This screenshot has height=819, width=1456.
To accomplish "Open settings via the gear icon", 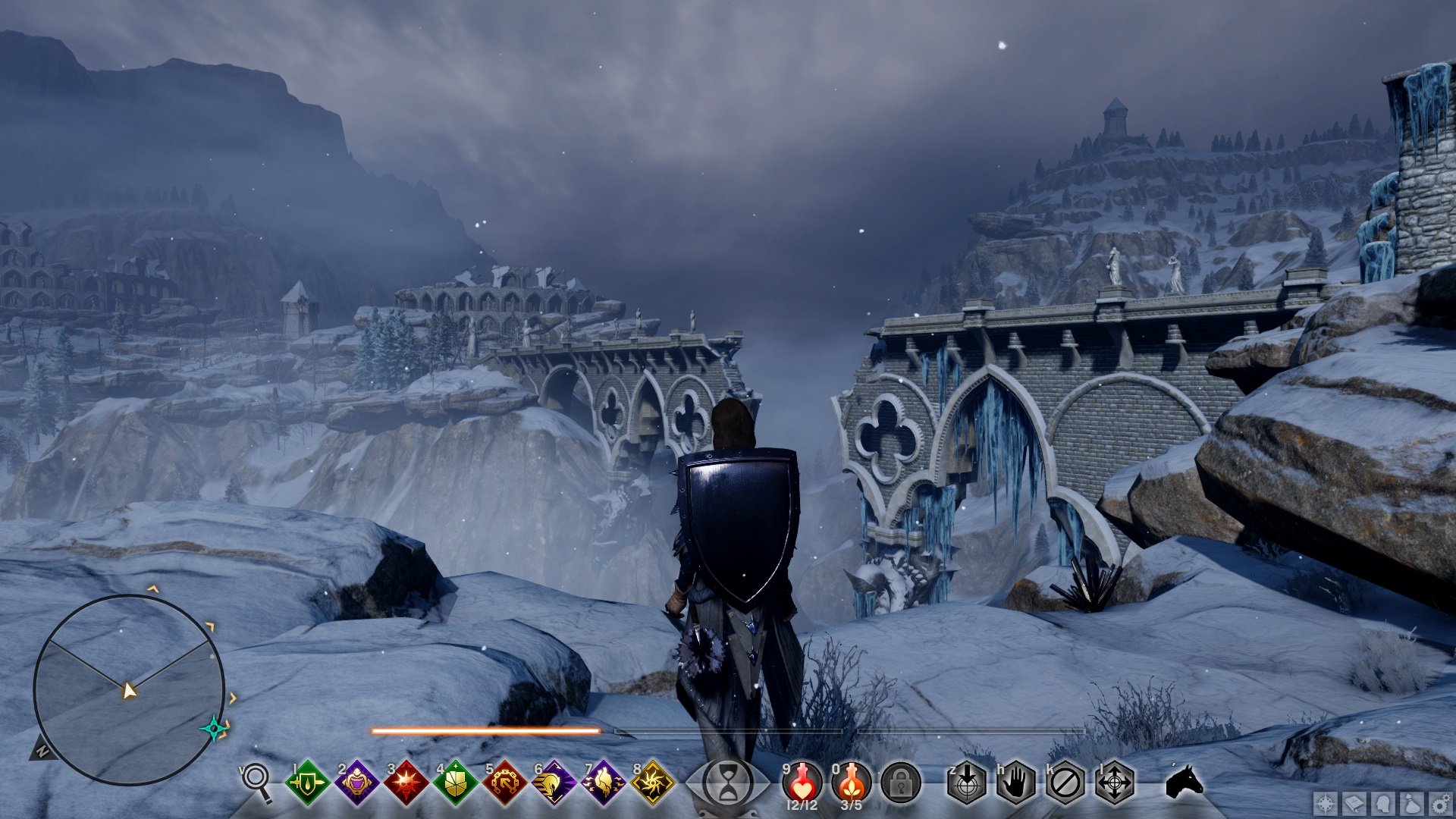I will coord(1440,803).
